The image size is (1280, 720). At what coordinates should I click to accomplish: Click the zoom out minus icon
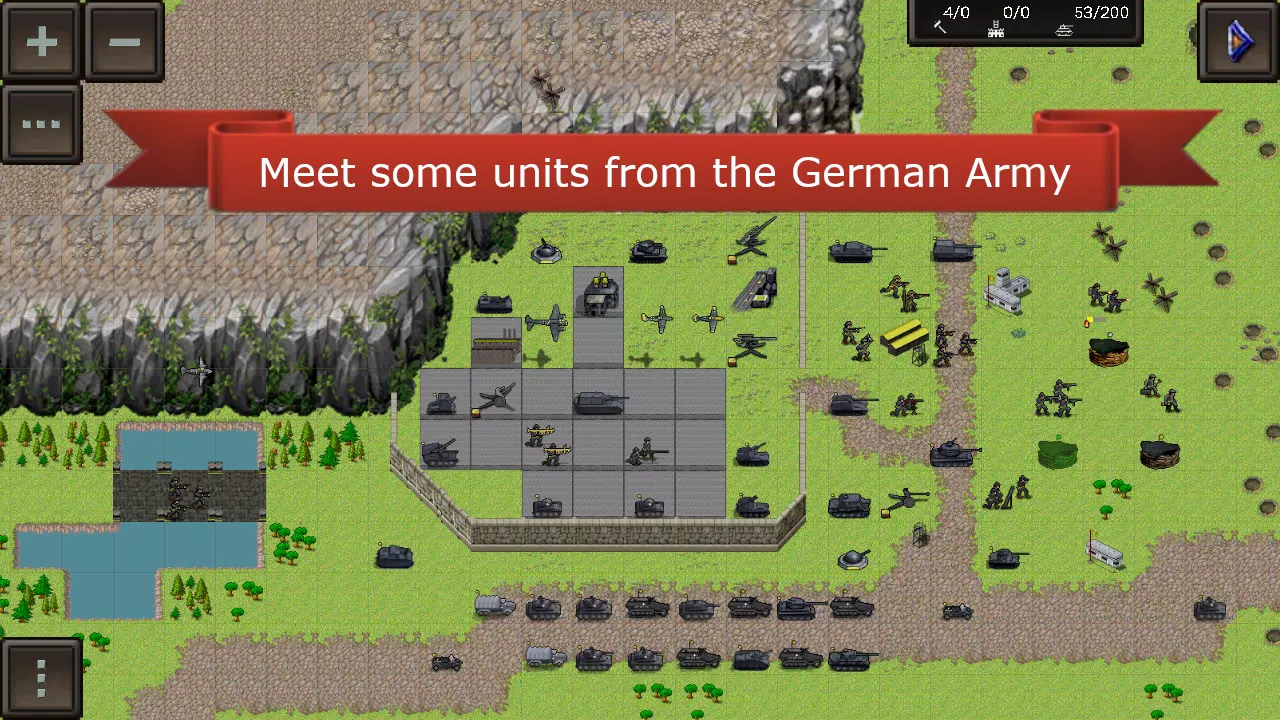point(124,42)
